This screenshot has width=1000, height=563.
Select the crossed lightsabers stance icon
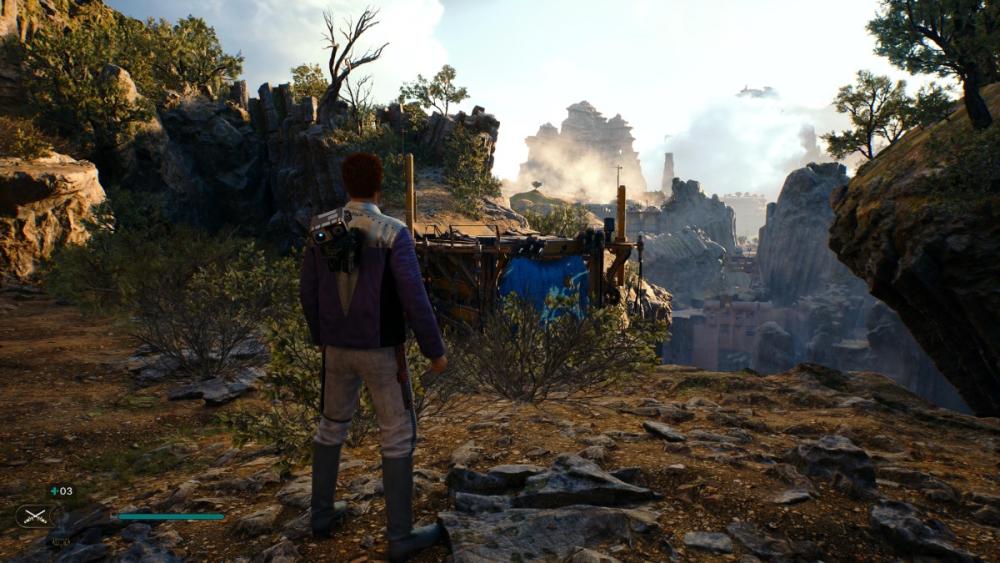[x=33, y=516]
